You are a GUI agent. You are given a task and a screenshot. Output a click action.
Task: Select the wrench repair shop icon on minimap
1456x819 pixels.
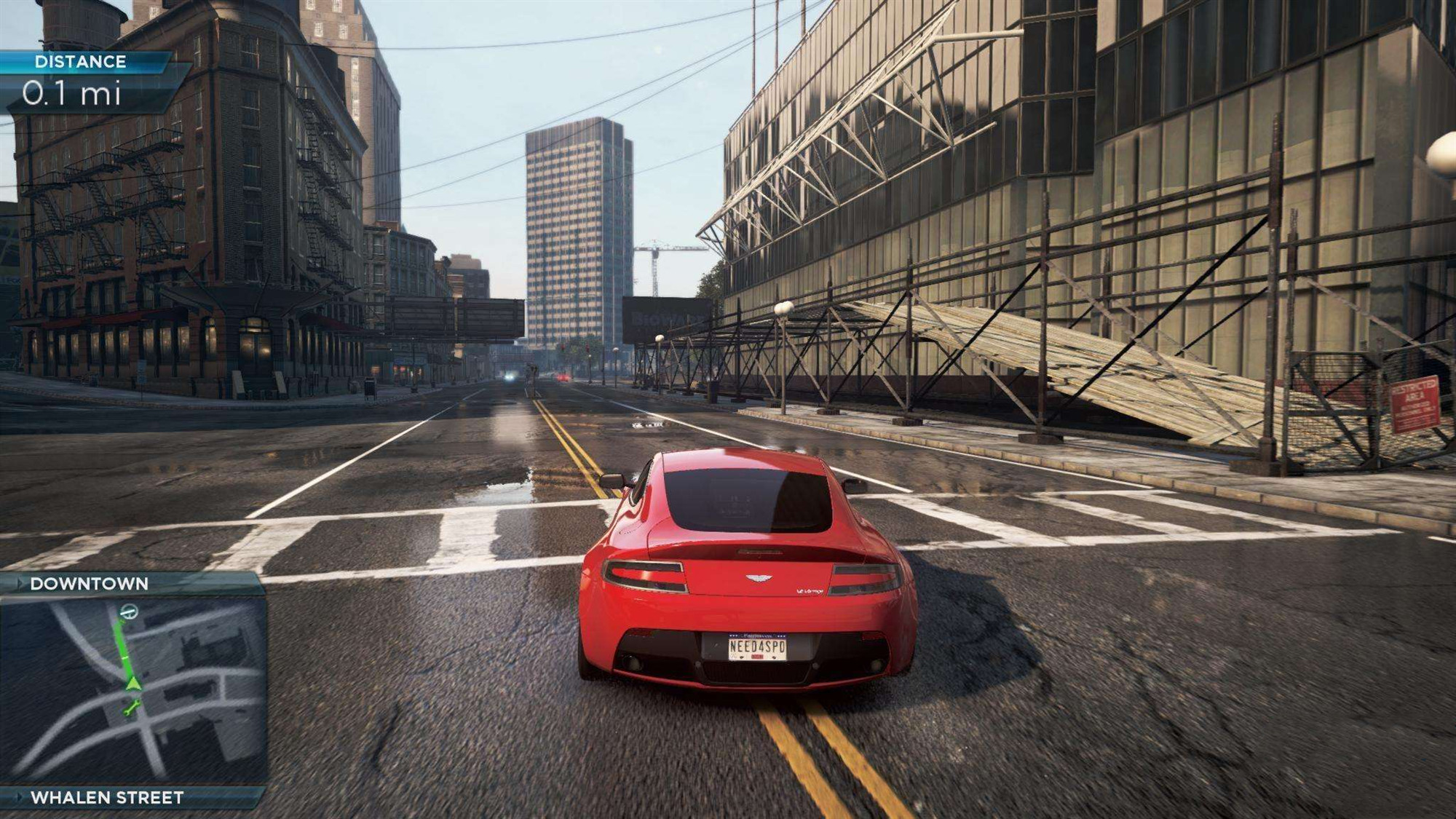click(x=131, y=708)
